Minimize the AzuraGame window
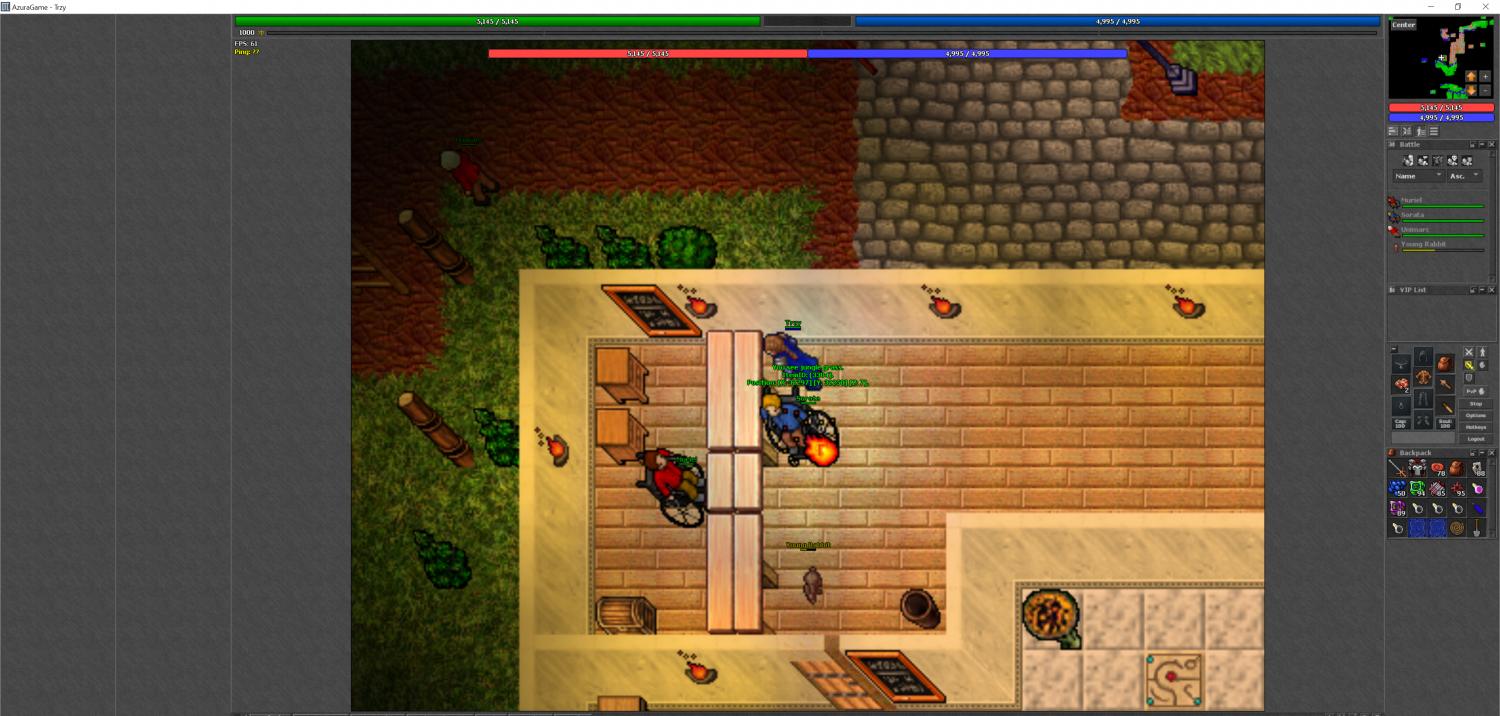1500x716 pixels. tap(1429, 7)
